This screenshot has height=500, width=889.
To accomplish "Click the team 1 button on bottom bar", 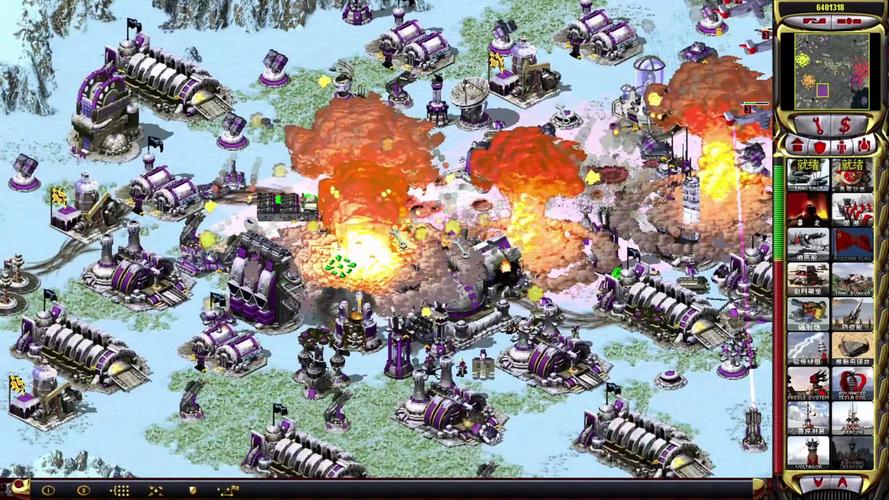I will [x=48, y=490].
